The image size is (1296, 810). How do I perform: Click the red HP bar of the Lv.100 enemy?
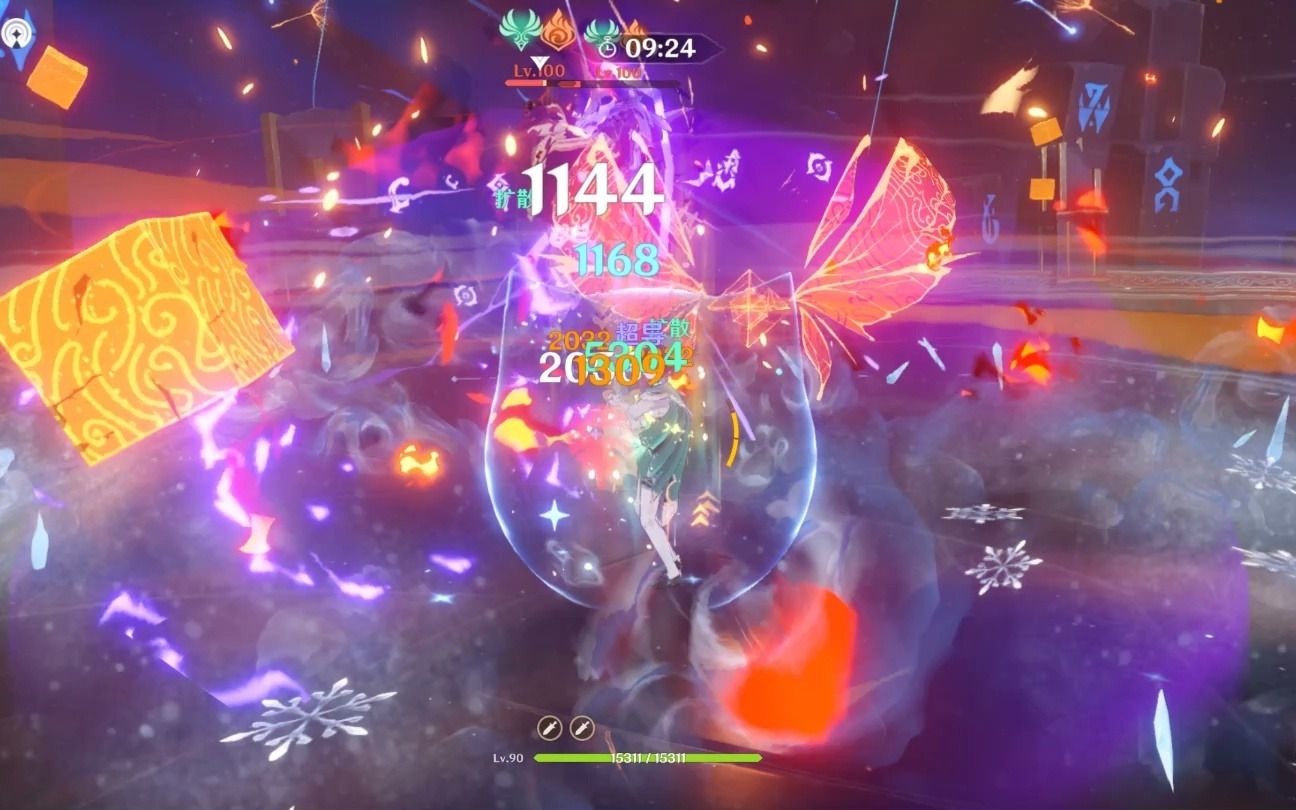tap(526, 82)
